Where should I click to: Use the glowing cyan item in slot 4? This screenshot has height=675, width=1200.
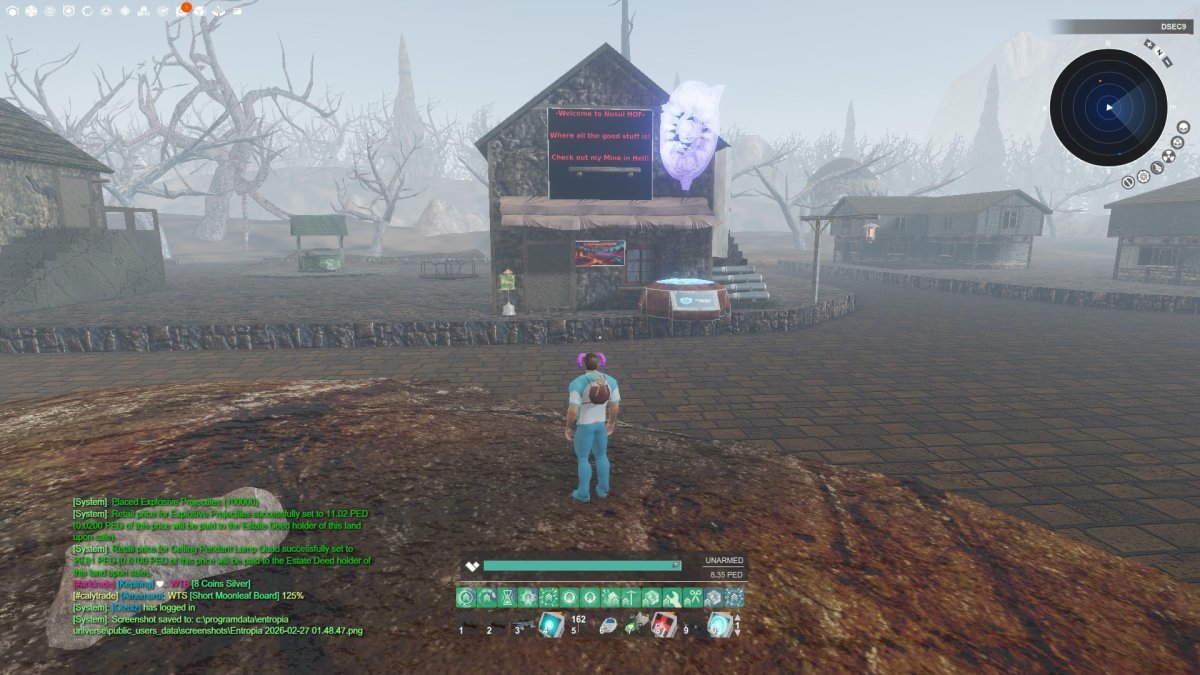(x=550, y=625)
